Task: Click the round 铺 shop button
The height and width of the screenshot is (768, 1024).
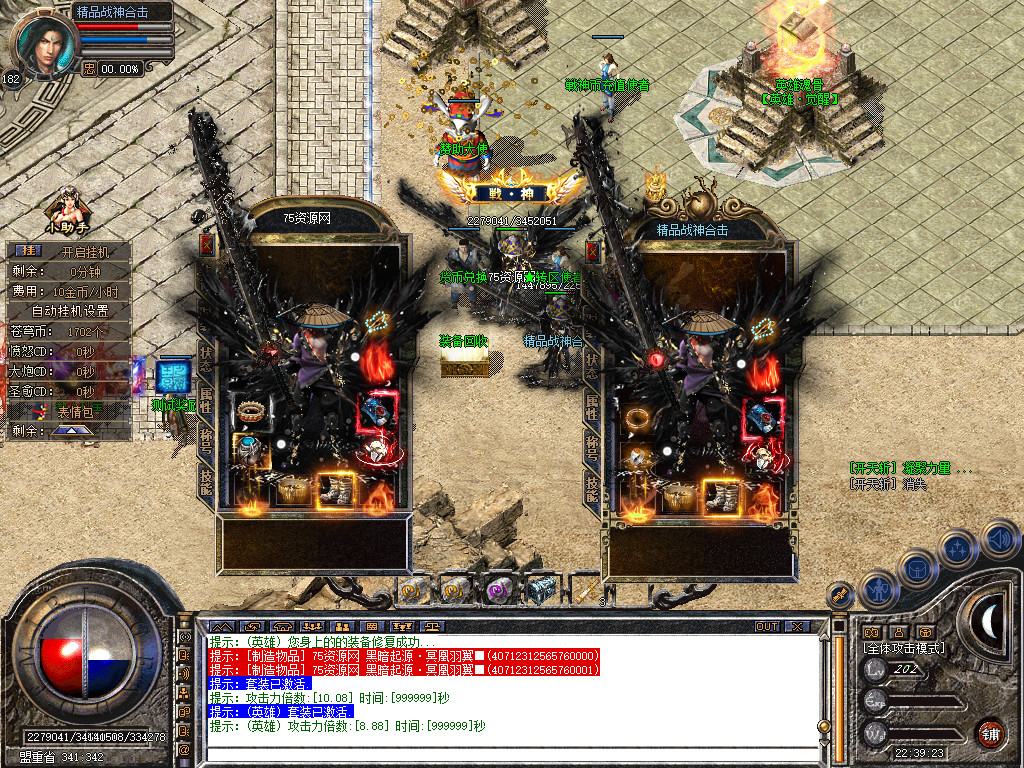Action: pos(990,732)
